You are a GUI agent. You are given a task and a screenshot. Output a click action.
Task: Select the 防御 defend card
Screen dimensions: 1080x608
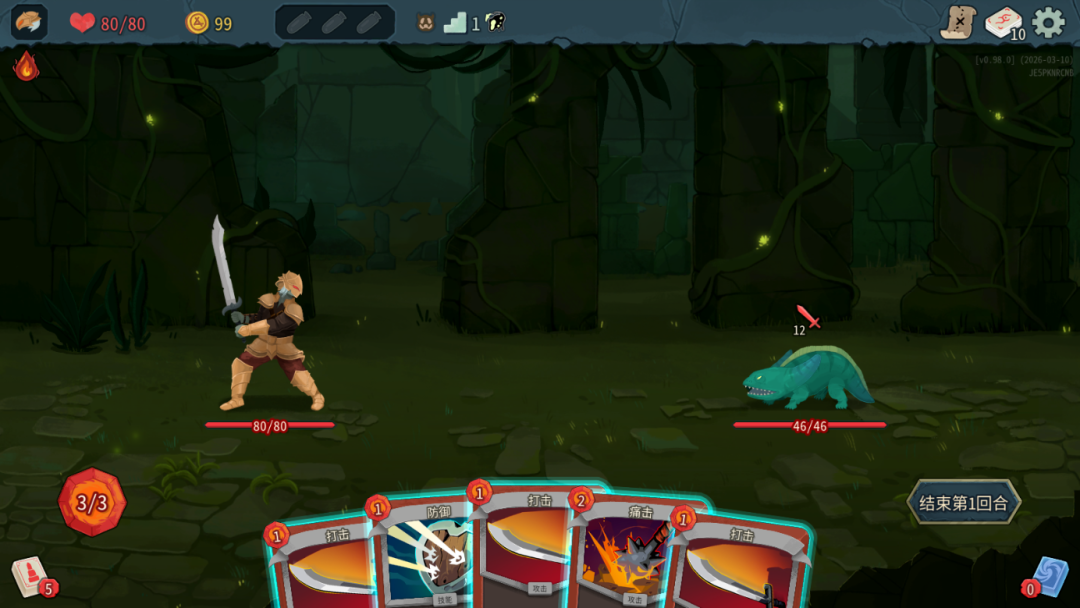[427, 555]
